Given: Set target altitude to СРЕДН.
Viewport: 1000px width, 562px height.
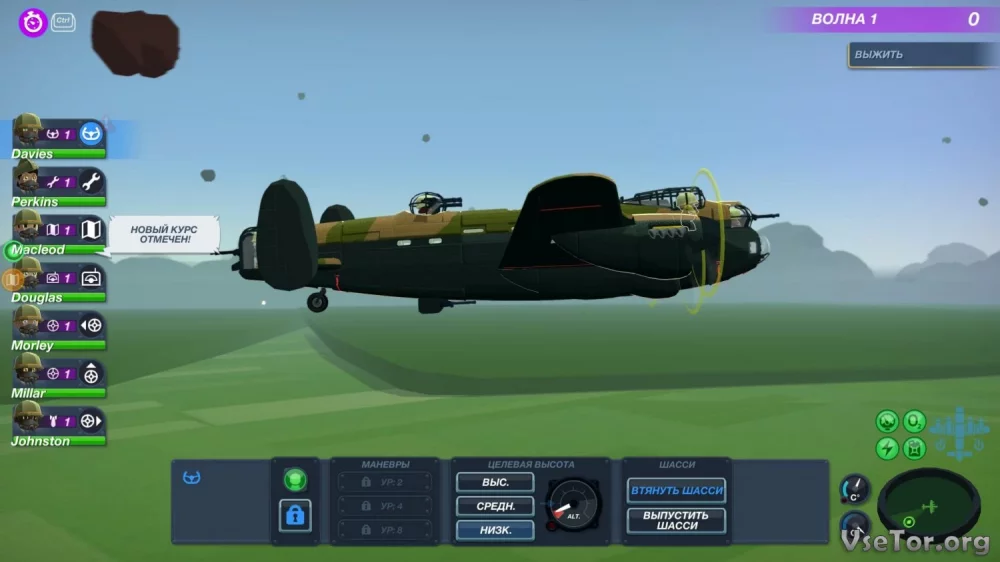Looking at the screenshot, I should 495,506.
